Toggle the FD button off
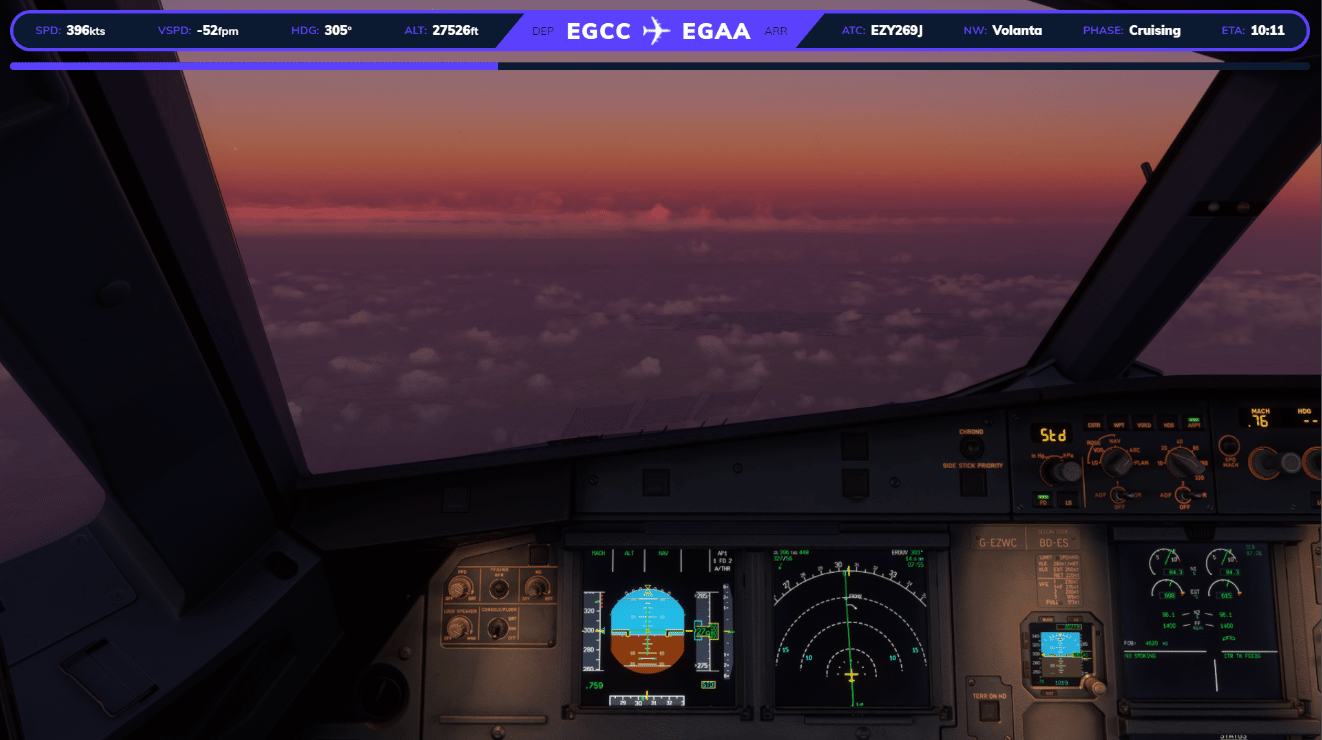The image size is (1322, 740). (x=1043, y=500)
